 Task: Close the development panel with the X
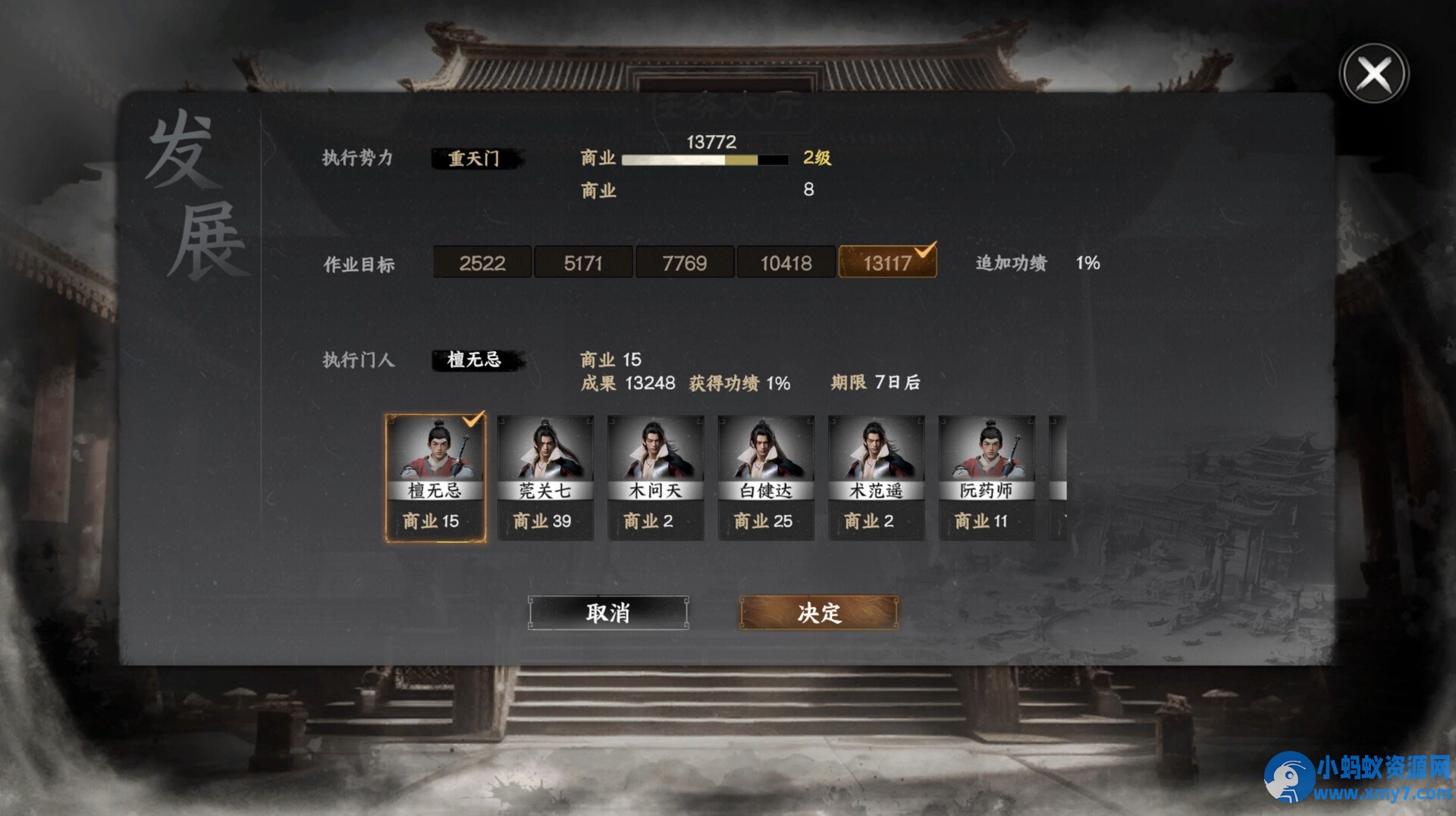[x=1373, y=72]
